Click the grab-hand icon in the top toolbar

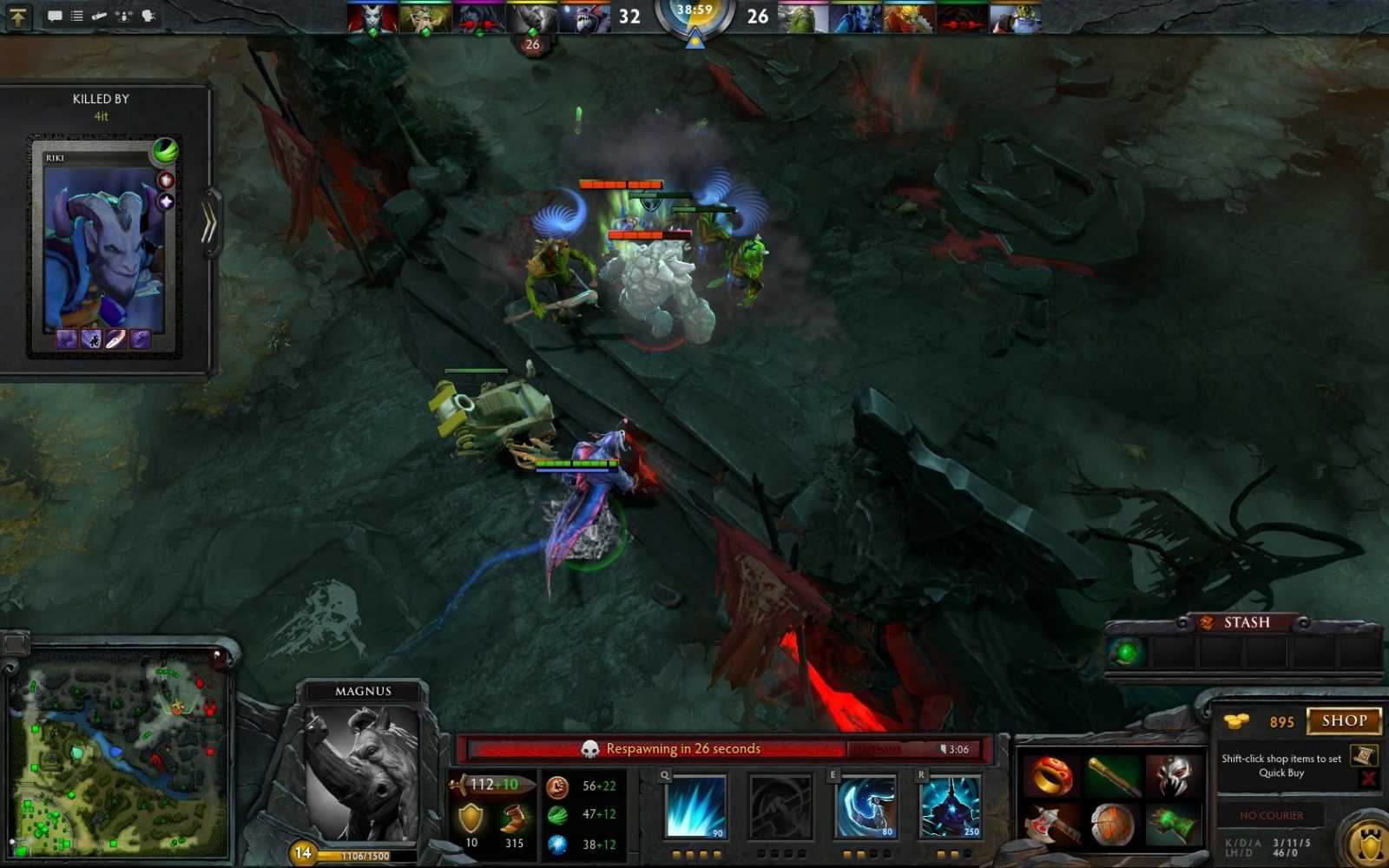[x=148, y=15]
